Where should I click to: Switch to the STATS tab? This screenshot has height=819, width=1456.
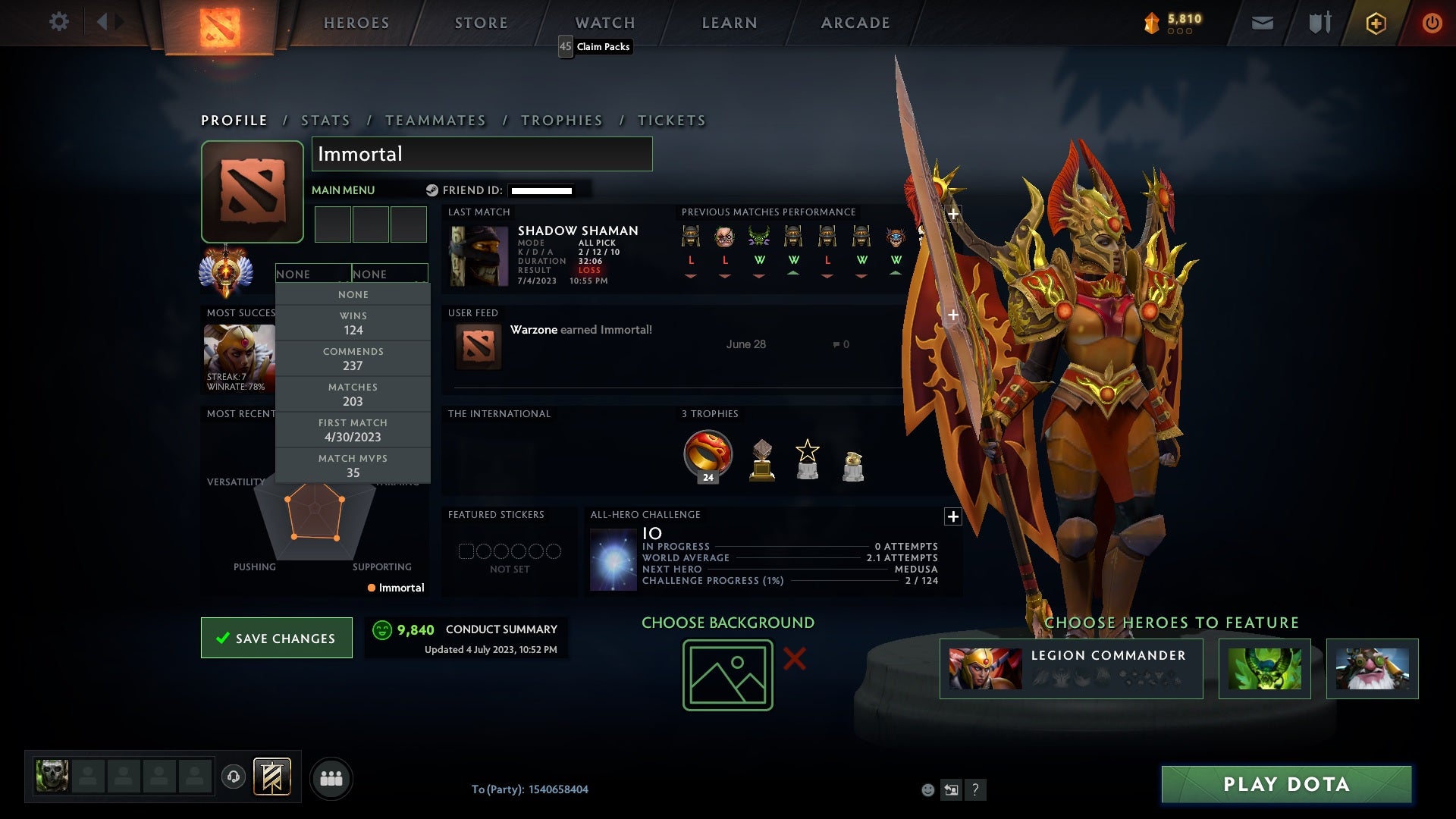tap(325, 120)
